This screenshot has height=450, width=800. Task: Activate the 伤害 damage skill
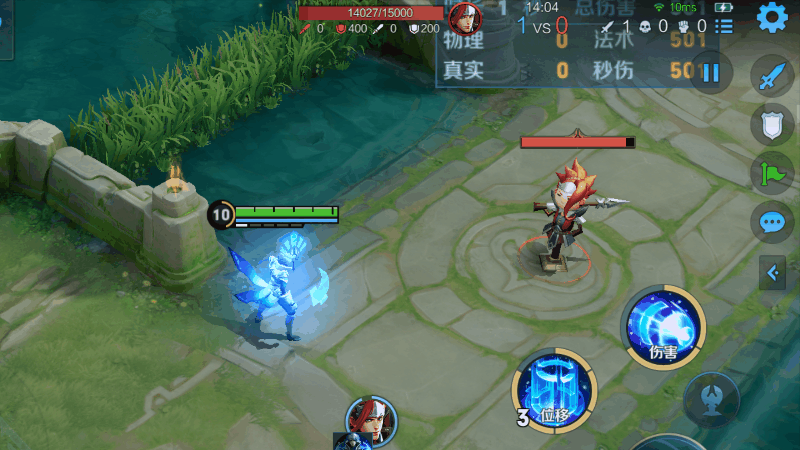coord(663,326)
